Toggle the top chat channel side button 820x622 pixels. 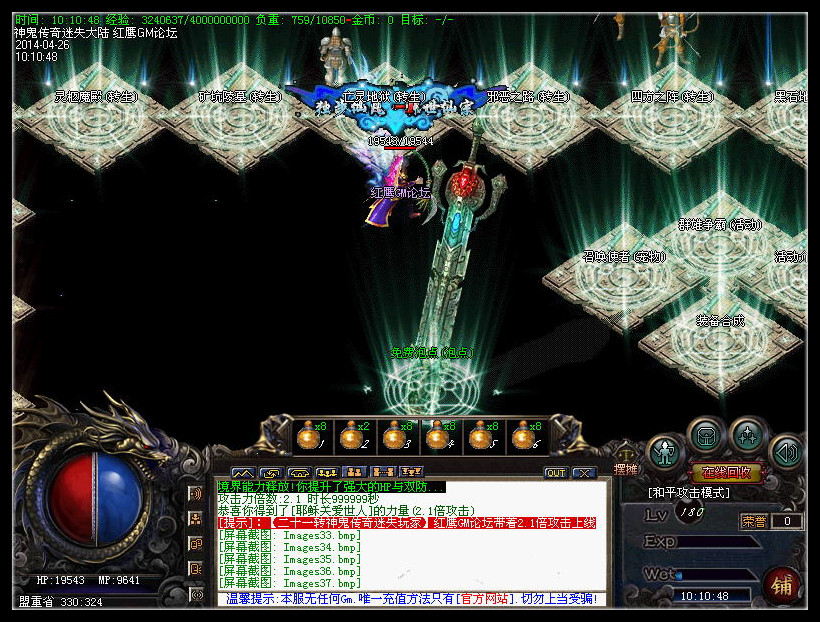[x=197, y=494]
